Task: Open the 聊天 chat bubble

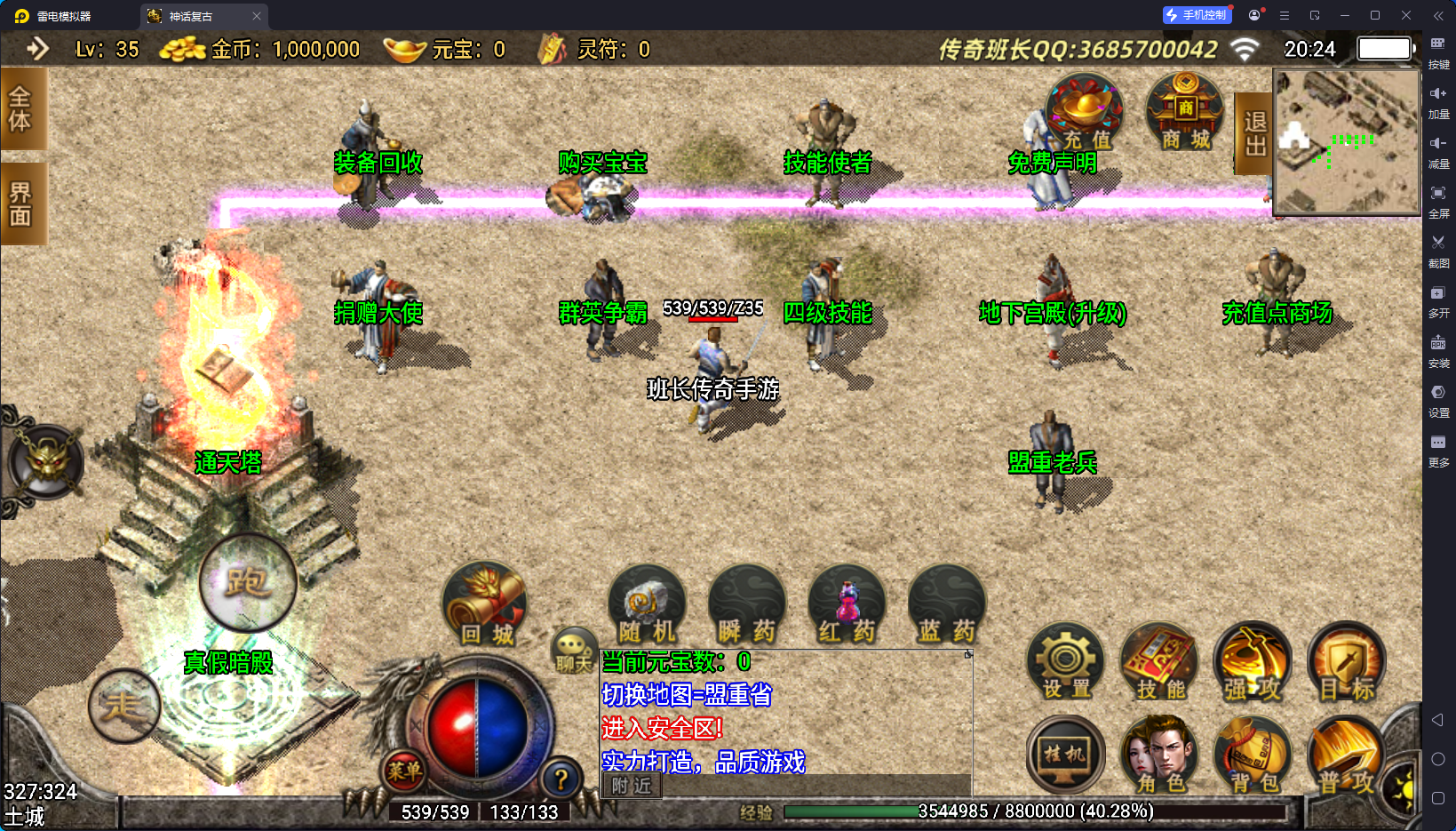Action: pos(573,650)
